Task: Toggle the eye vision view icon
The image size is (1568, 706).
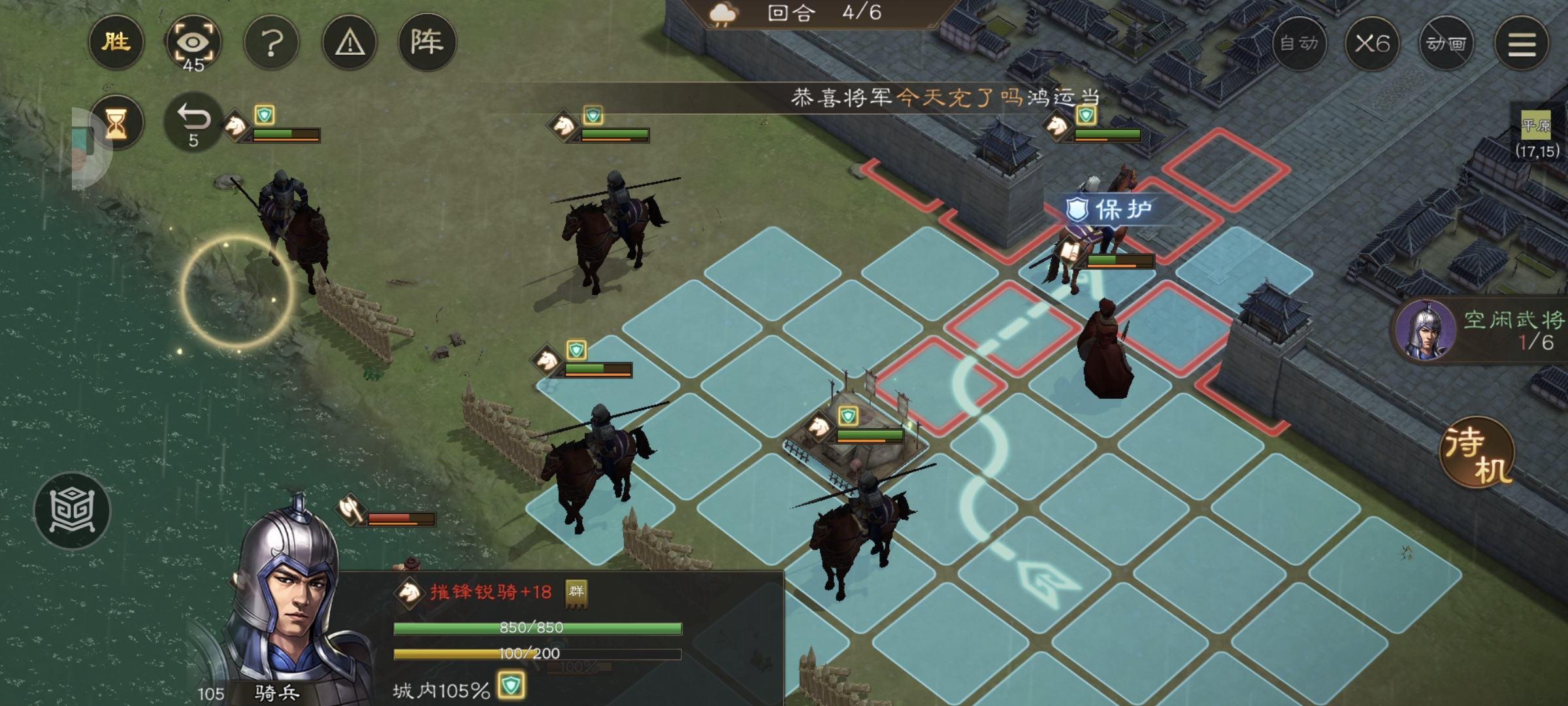Action: coord(193,44)
